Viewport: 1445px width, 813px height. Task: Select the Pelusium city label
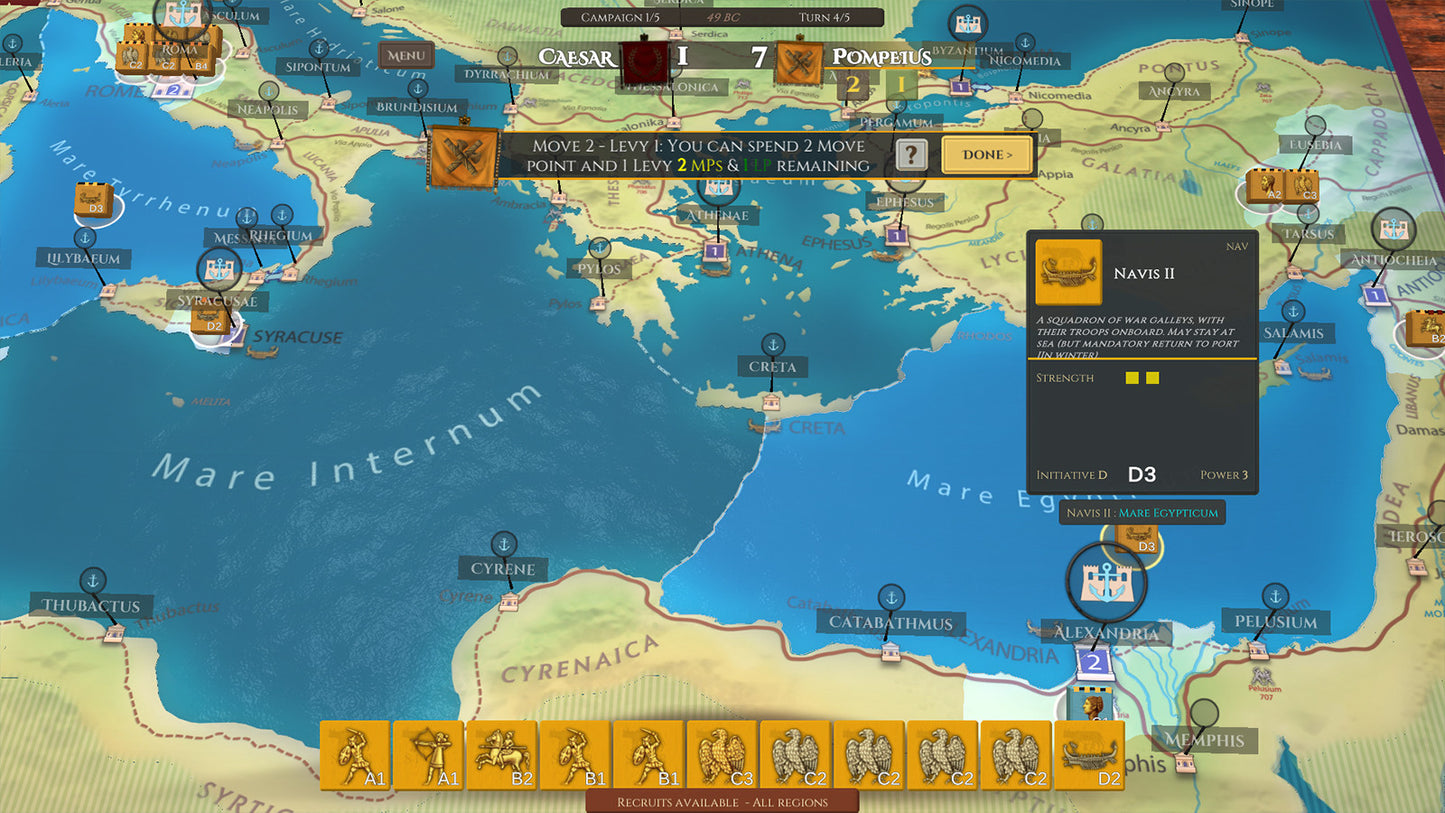pos(1276,622)
